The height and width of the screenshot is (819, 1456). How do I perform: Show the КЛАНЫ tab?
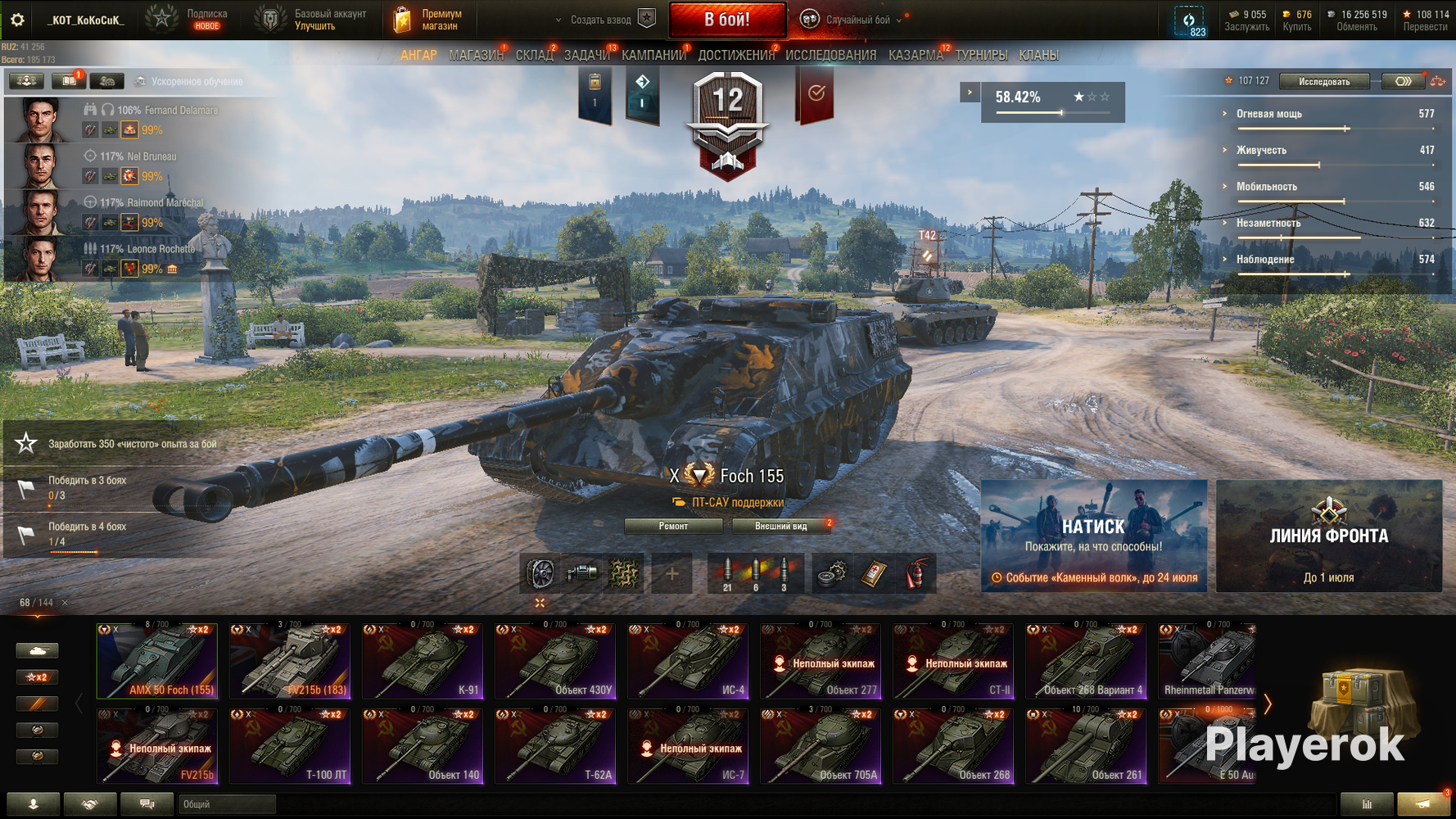(x=1038, y=56)
